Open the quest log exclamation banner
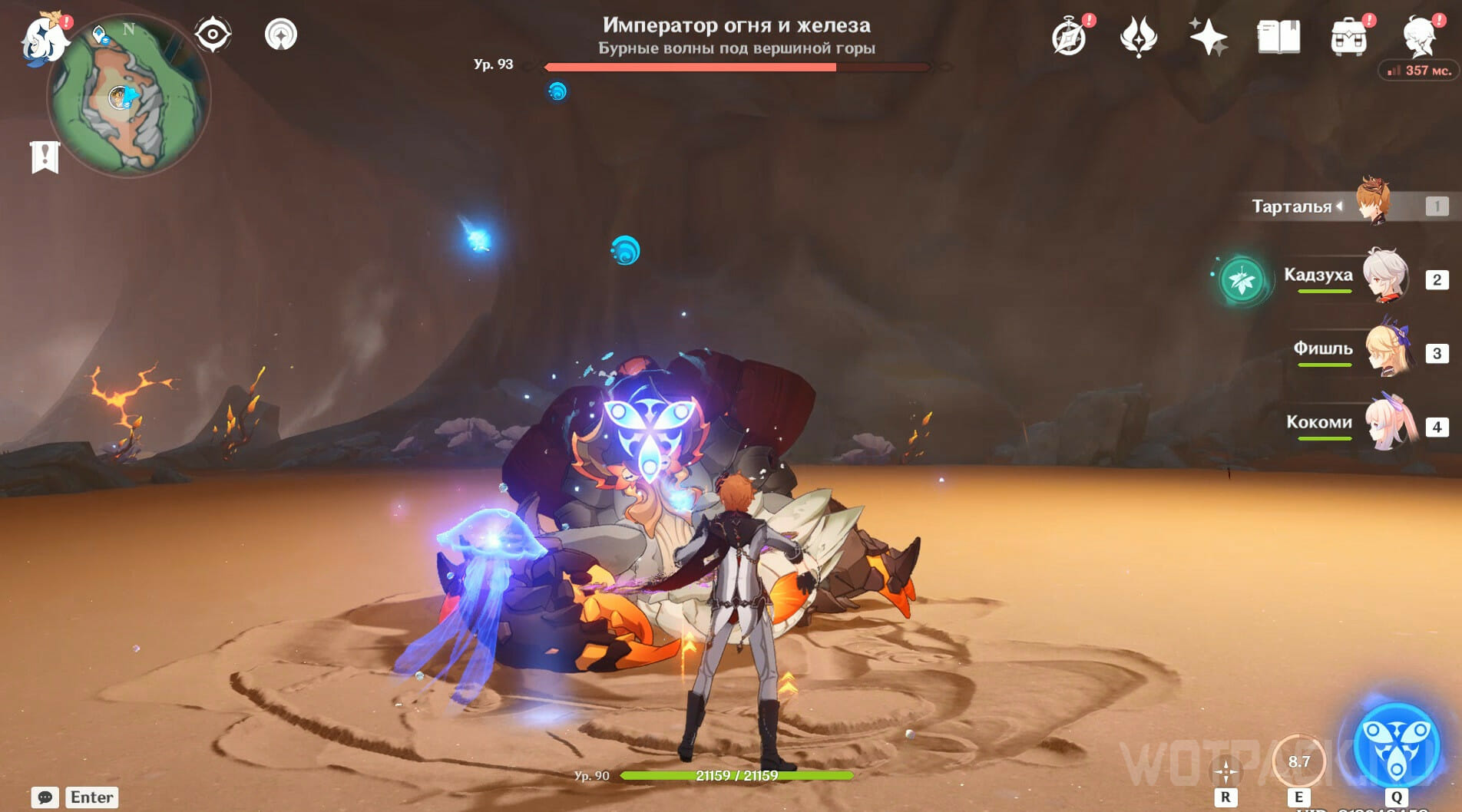 (x=45, y=157)
